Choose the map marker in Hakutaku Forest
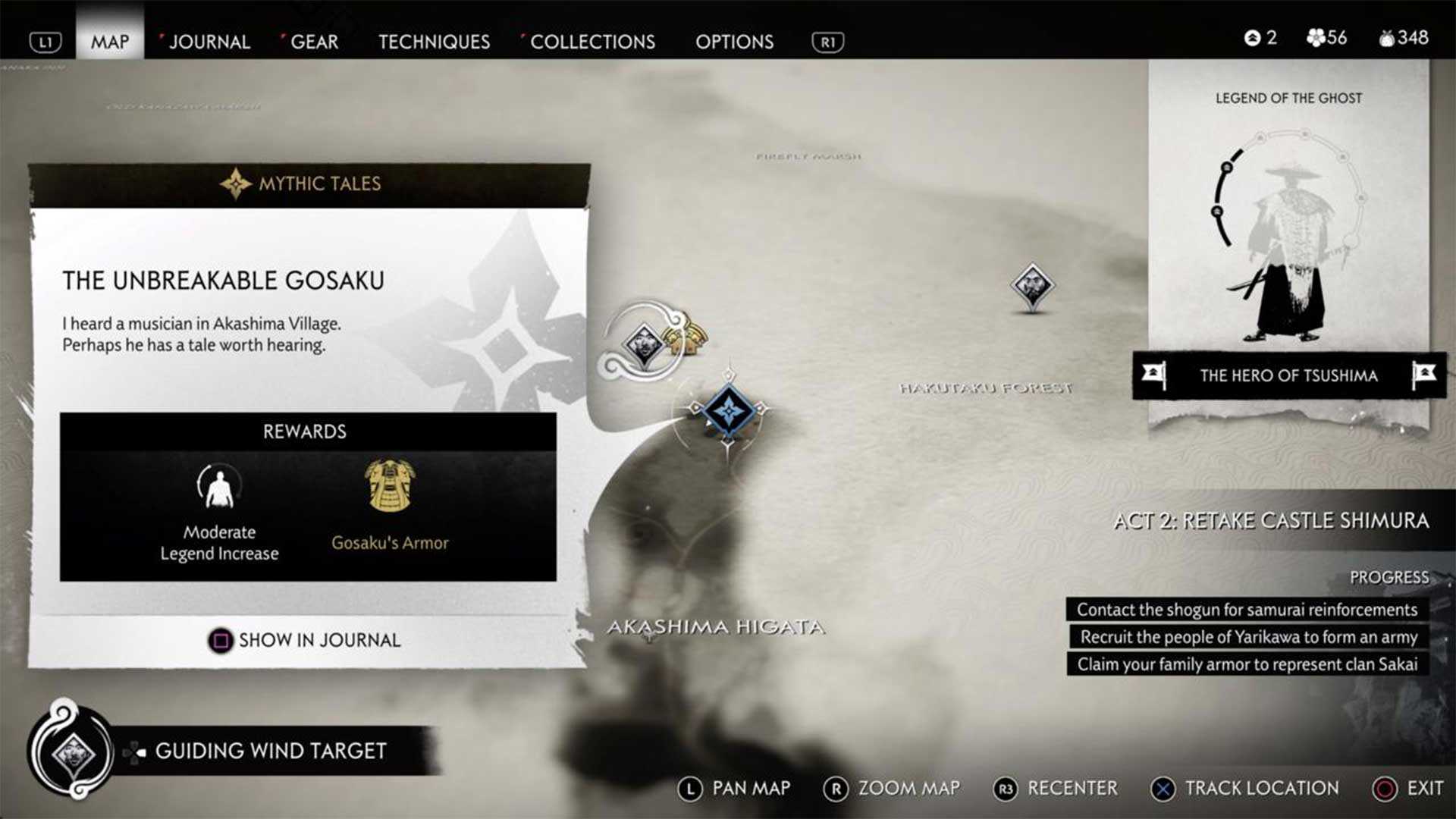This screenshot has height=819, width=1456. [1032, 286]
